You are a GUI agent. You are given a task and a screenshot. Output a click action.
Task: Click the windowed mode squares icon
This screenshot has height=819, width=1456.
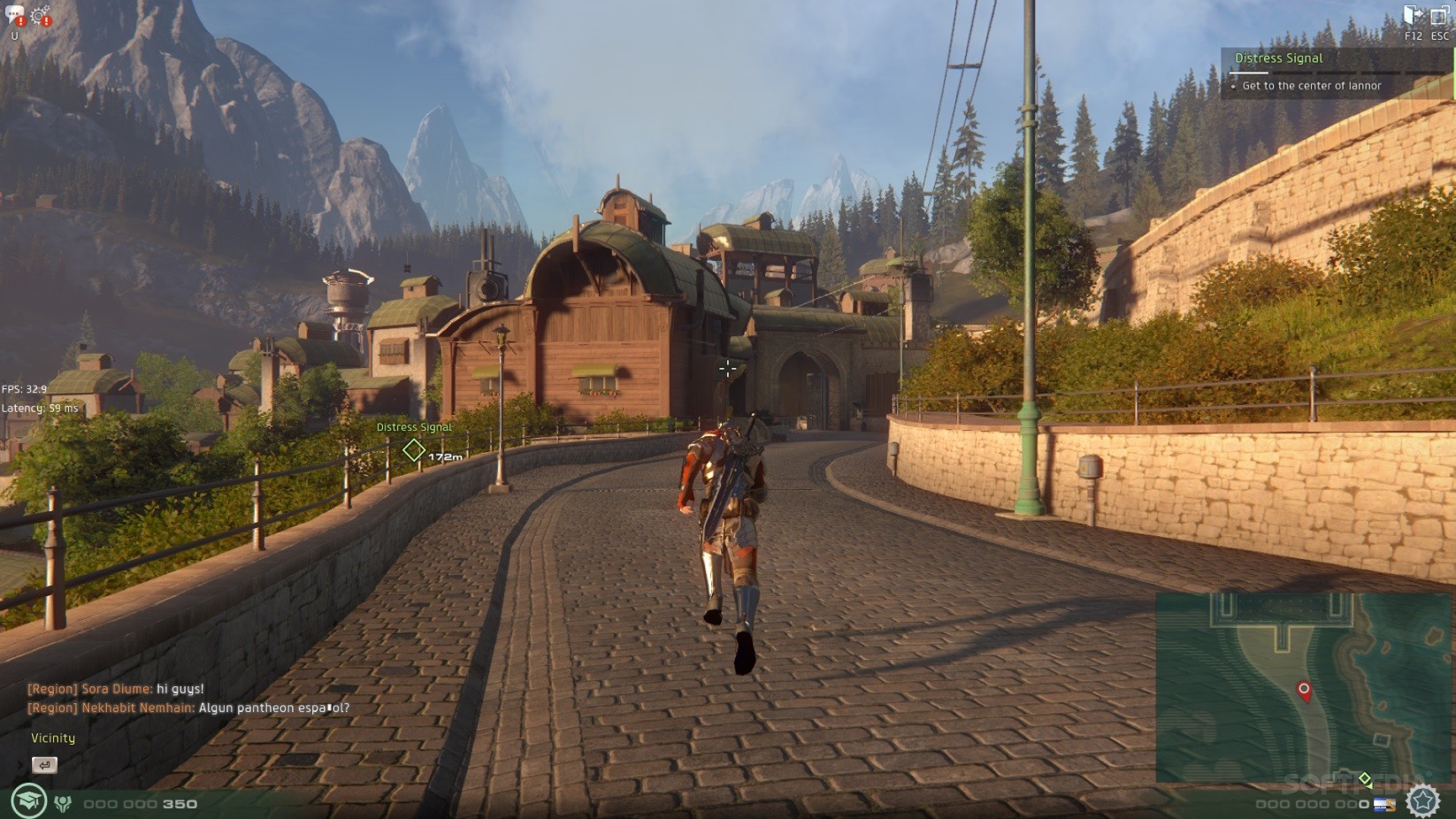1439,16
